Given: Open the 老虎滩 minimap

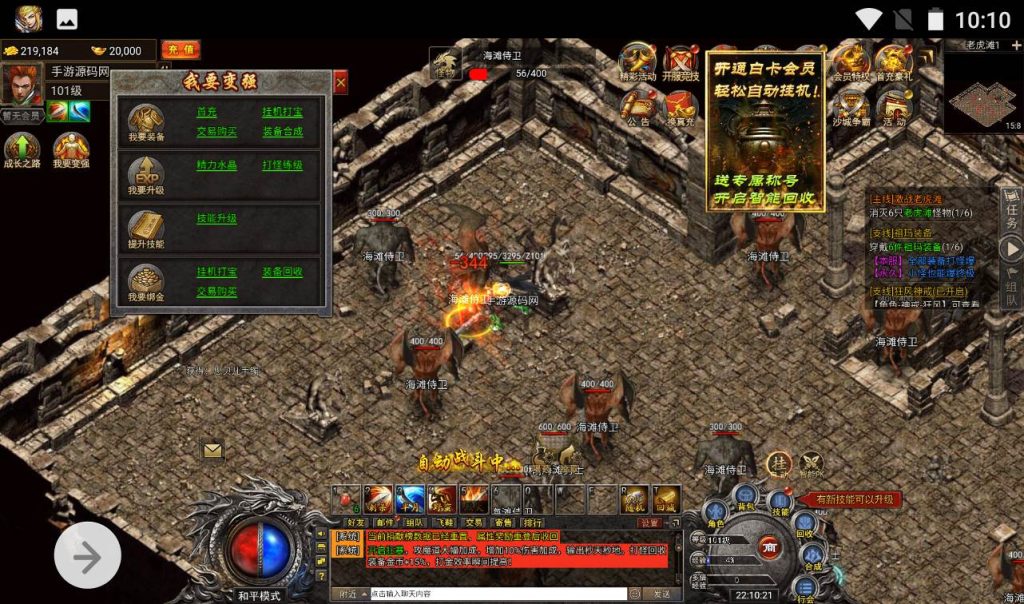Looking at the screenshot, I should 982,90.
